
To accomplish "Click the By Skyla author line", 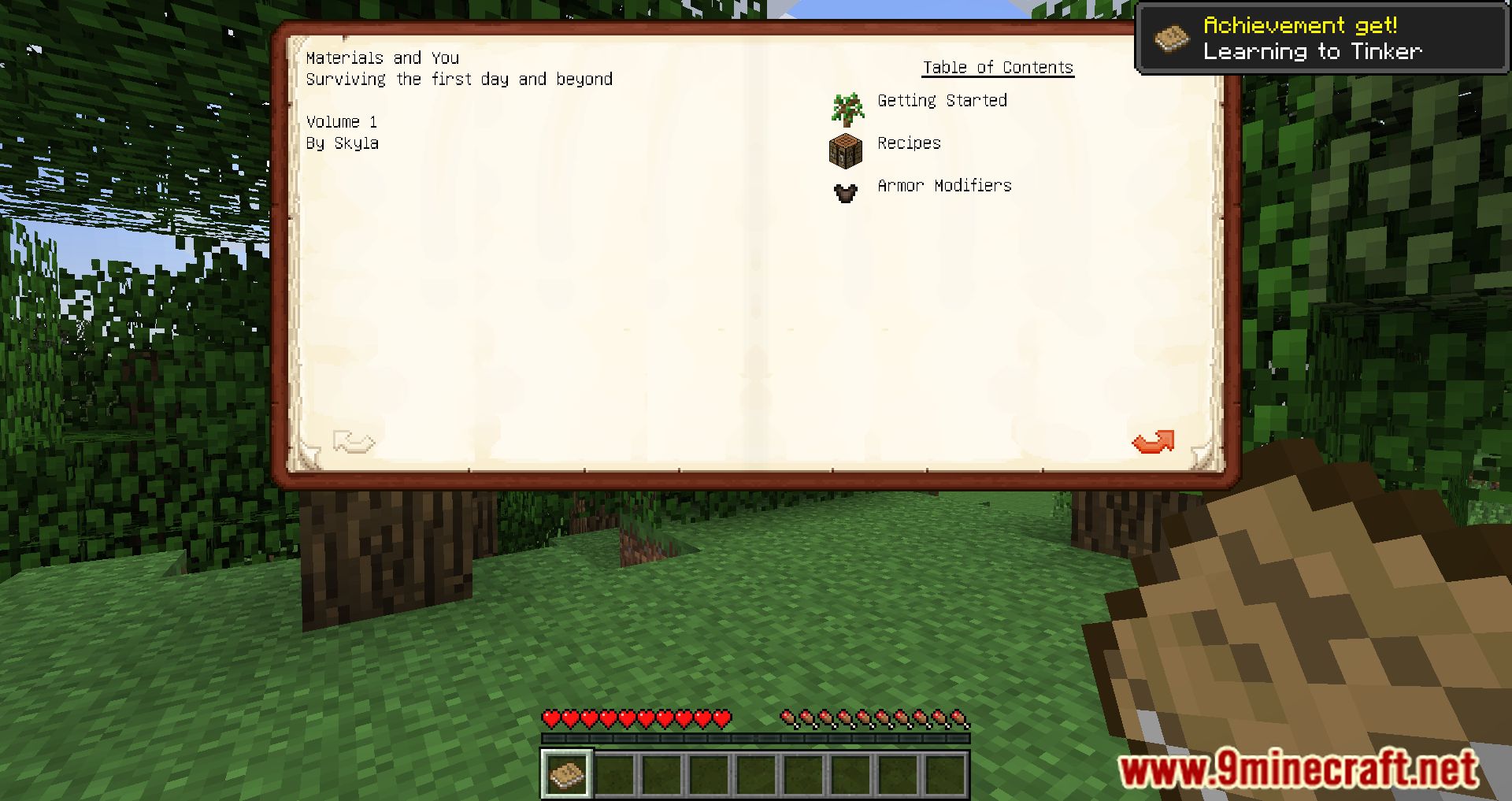I will (342, 143).
